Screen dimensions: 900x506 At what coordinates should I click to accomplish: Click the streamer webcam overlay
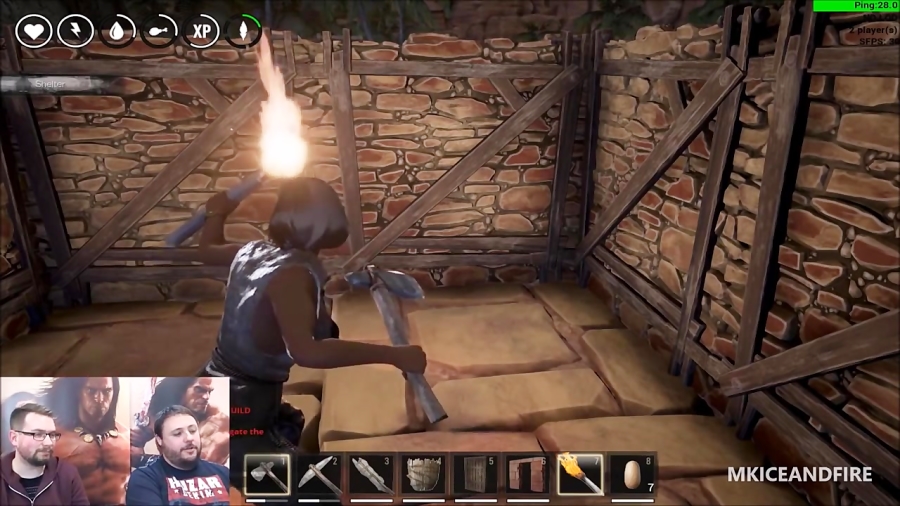pyautogui.click(x=115, y=440)
